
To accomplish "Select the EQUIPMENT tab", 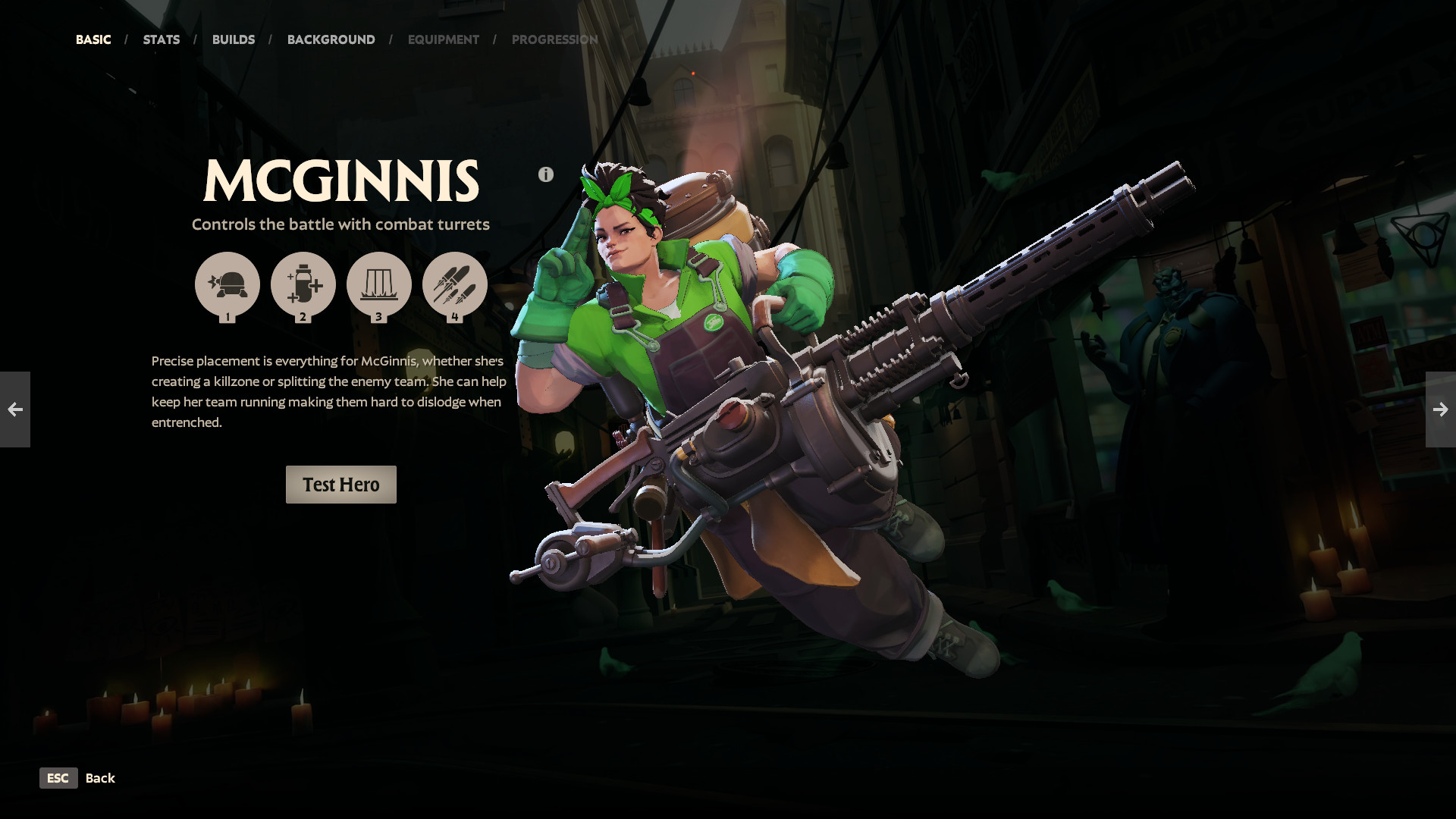I will [444, 39].
